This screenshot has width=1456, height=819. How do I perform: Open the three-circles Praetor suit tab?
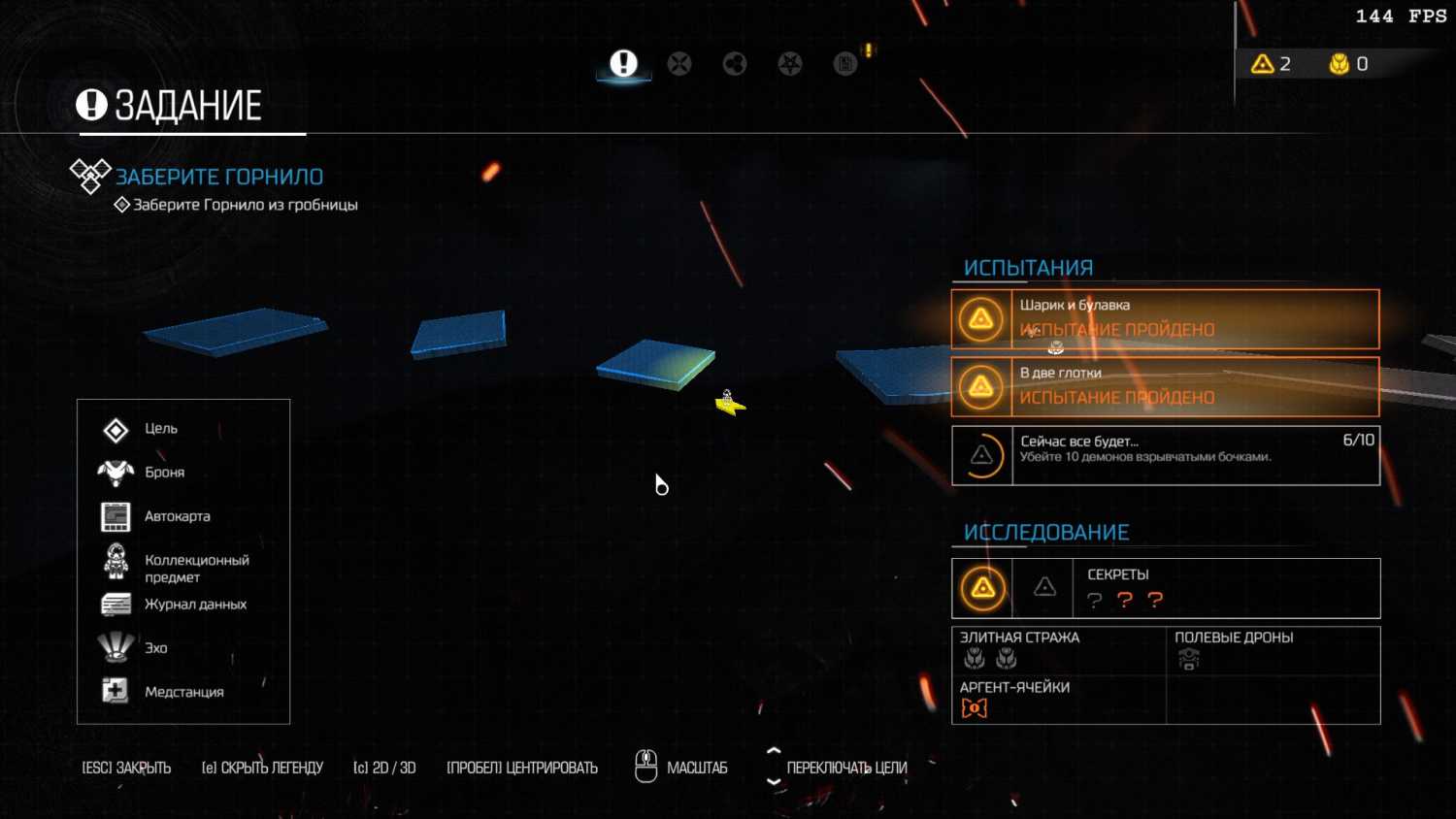point(735,64)
